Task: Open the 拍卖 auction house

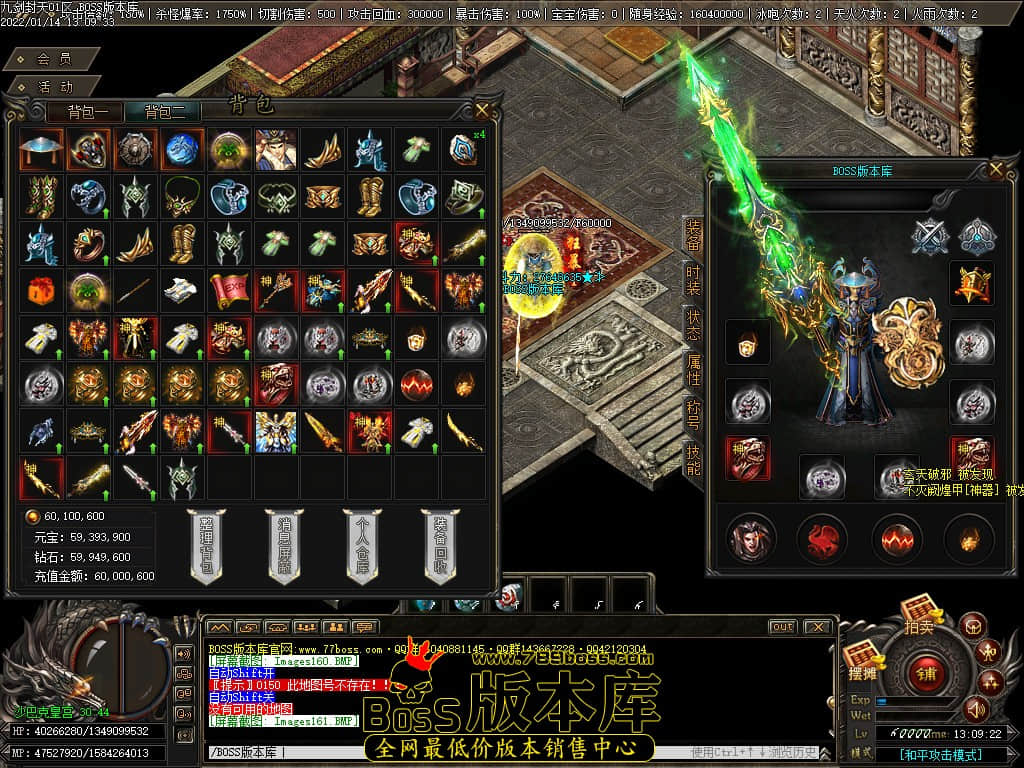Action: (918, 615)
